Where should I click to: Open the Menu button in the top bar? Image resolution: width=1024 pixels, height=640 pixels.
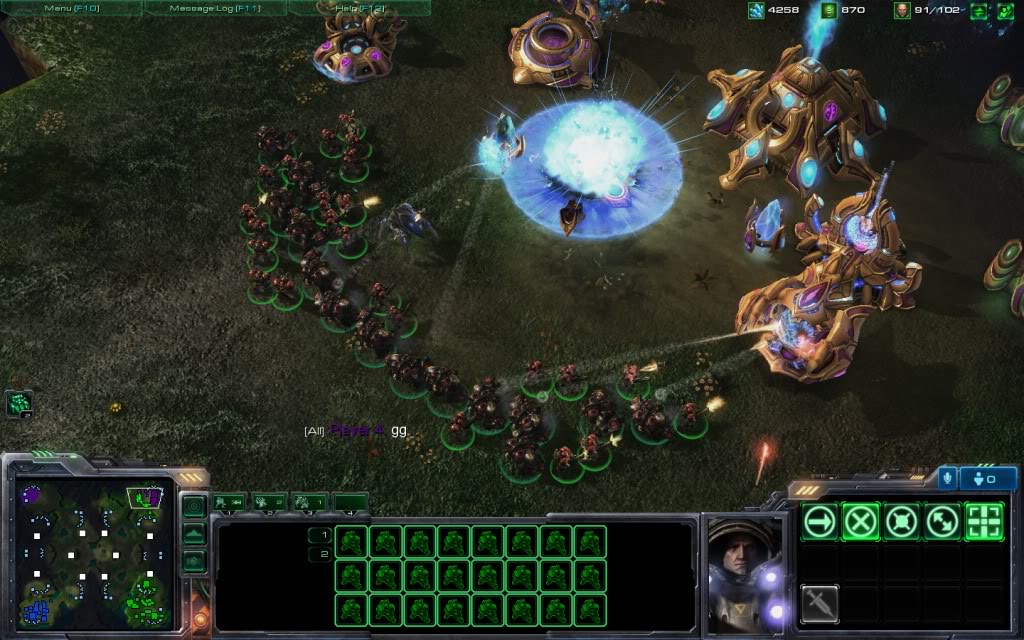point(71,8)
